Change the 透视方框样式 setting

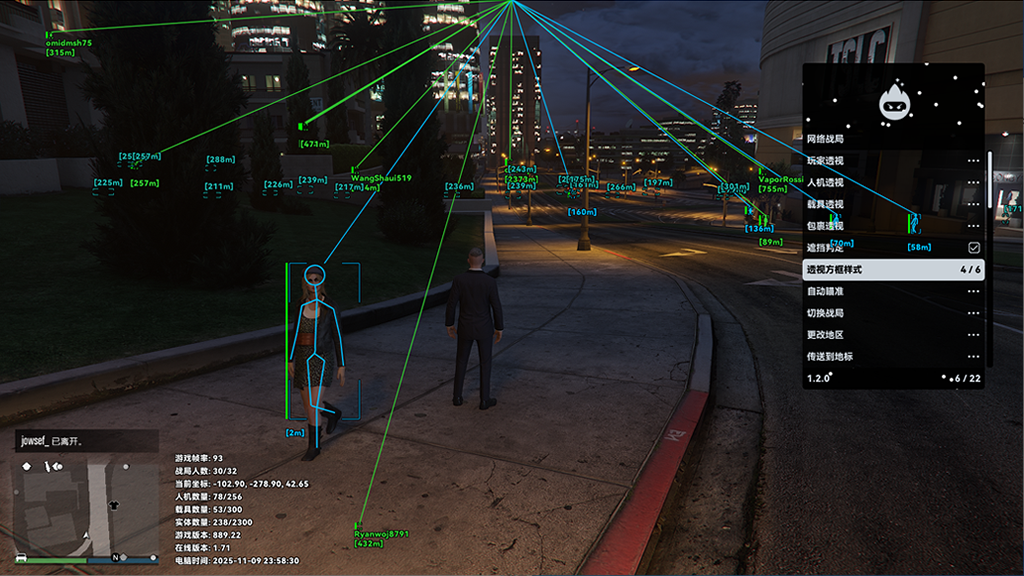coord(893,270)
